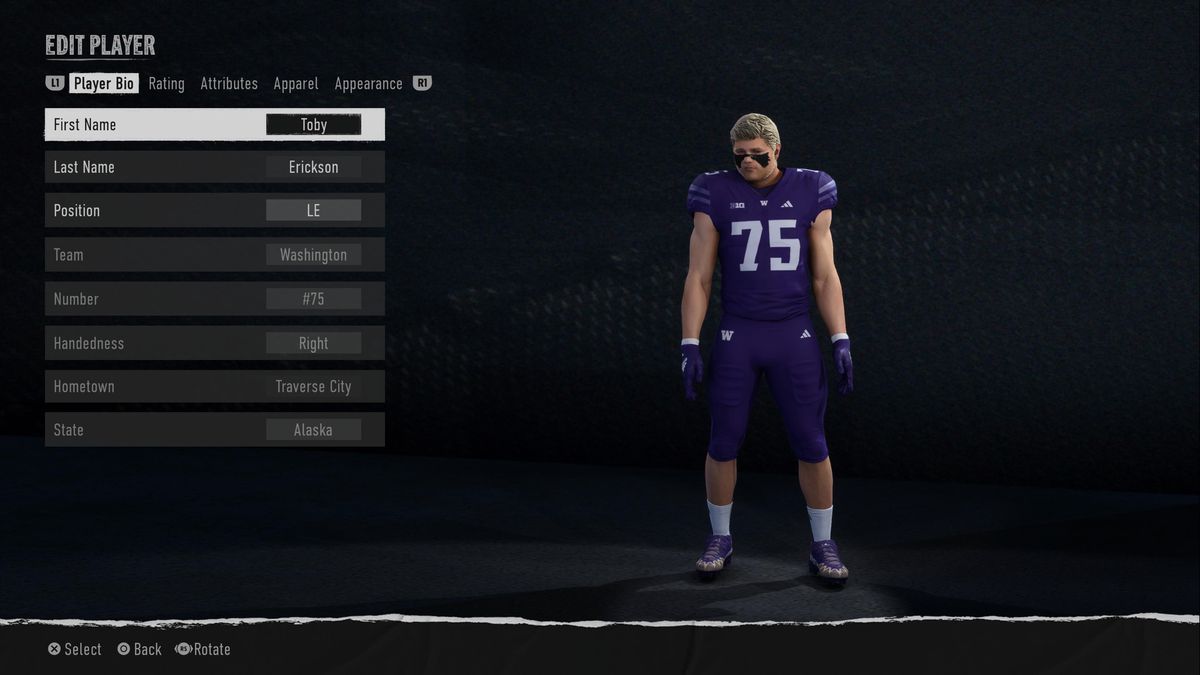The height and width of the screenshot is (675, 1200).
Task: Choose the Number row showing #75
Action: pos(215,299)
